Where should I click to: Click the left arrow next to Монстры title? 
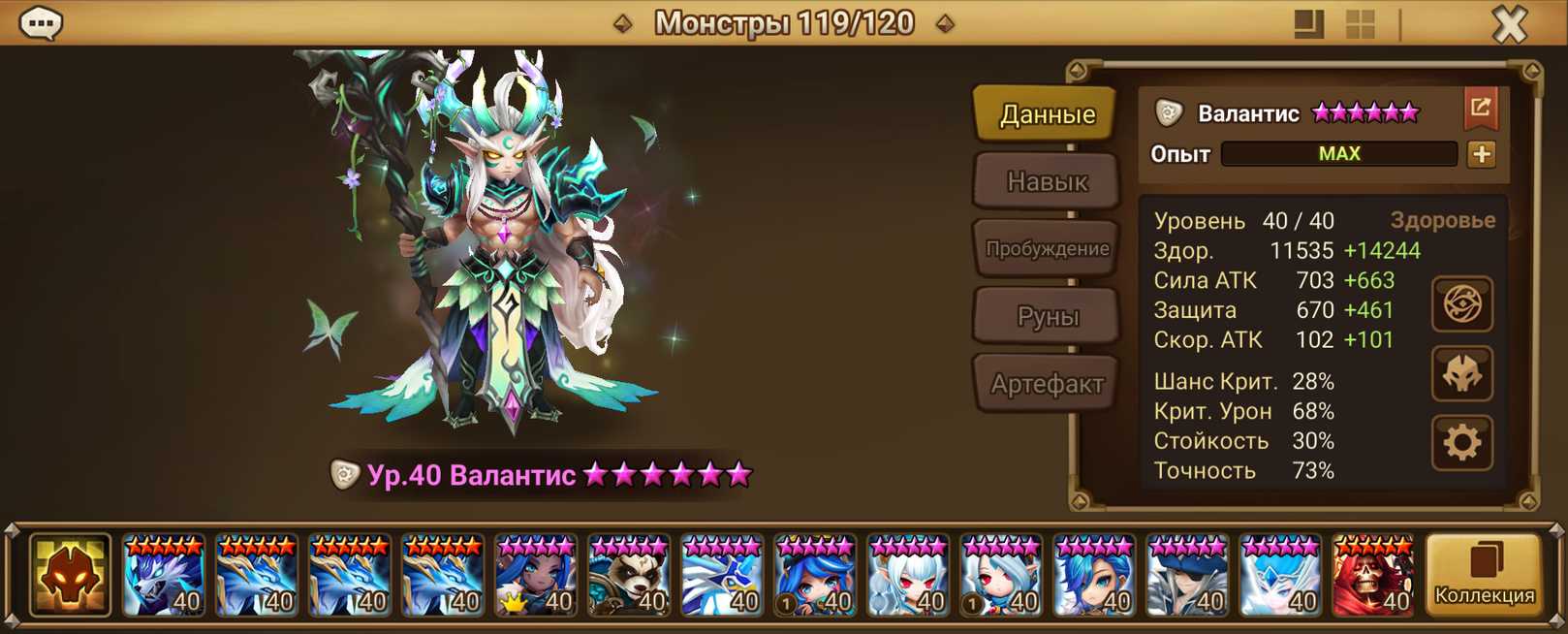(623, 23)
